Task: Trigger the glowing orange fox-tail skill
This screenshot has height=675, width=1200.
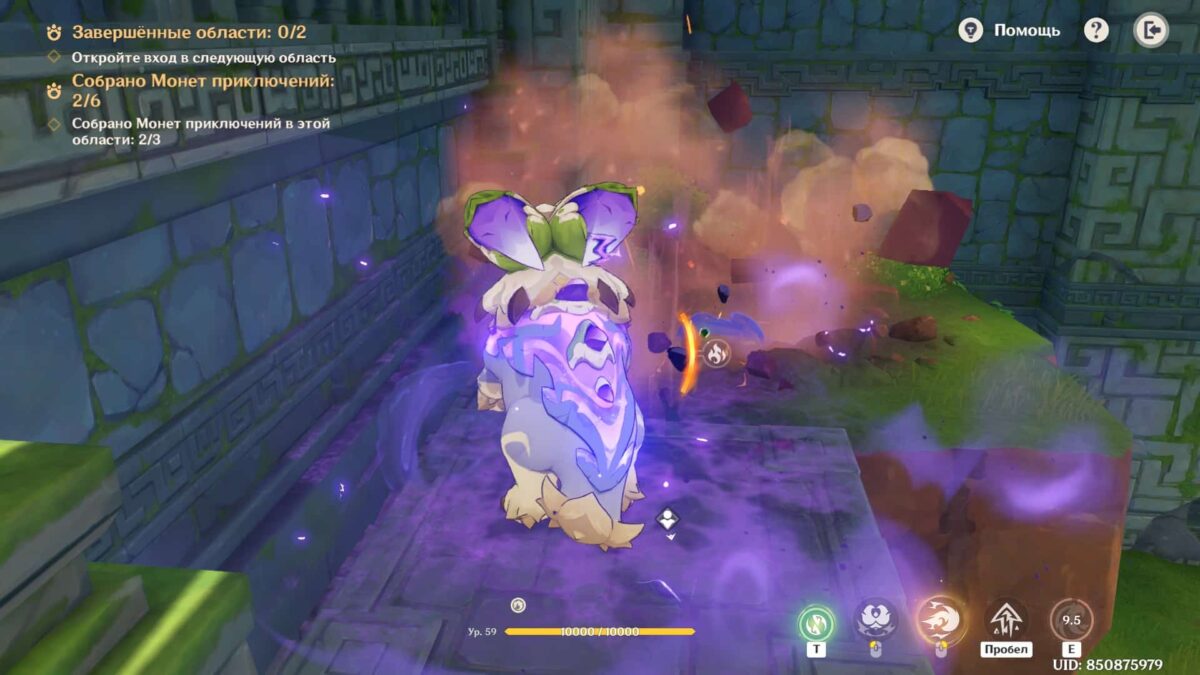Action: coord(940,620)
